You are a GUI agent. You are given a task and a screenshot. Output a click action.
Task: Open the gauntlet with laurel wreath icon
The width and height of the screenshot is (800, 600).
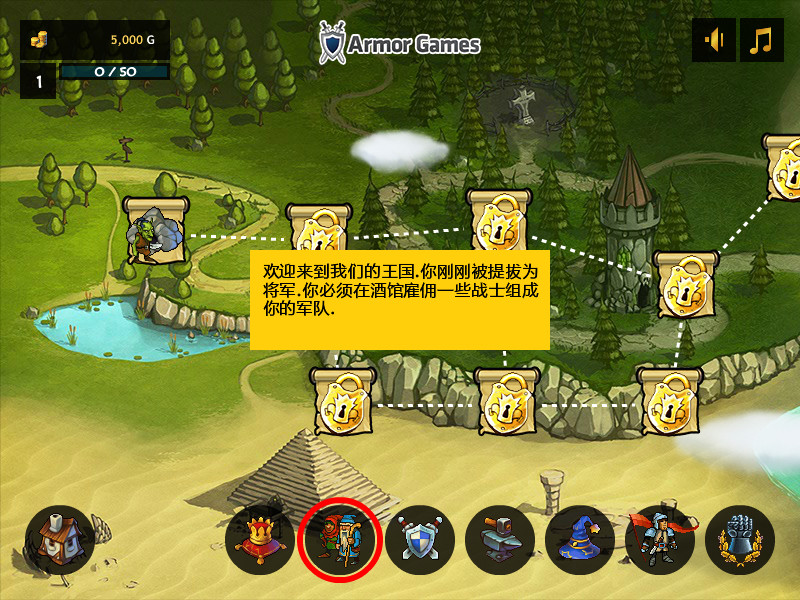click(740, 540)
